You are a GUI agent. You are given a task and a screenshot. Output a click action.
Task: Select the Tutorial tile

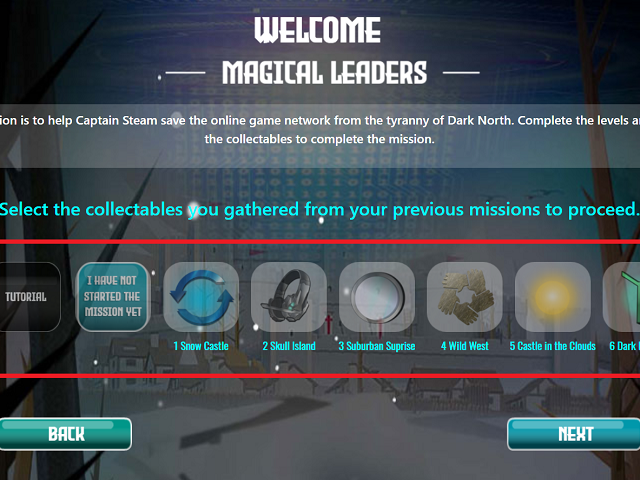26,297
